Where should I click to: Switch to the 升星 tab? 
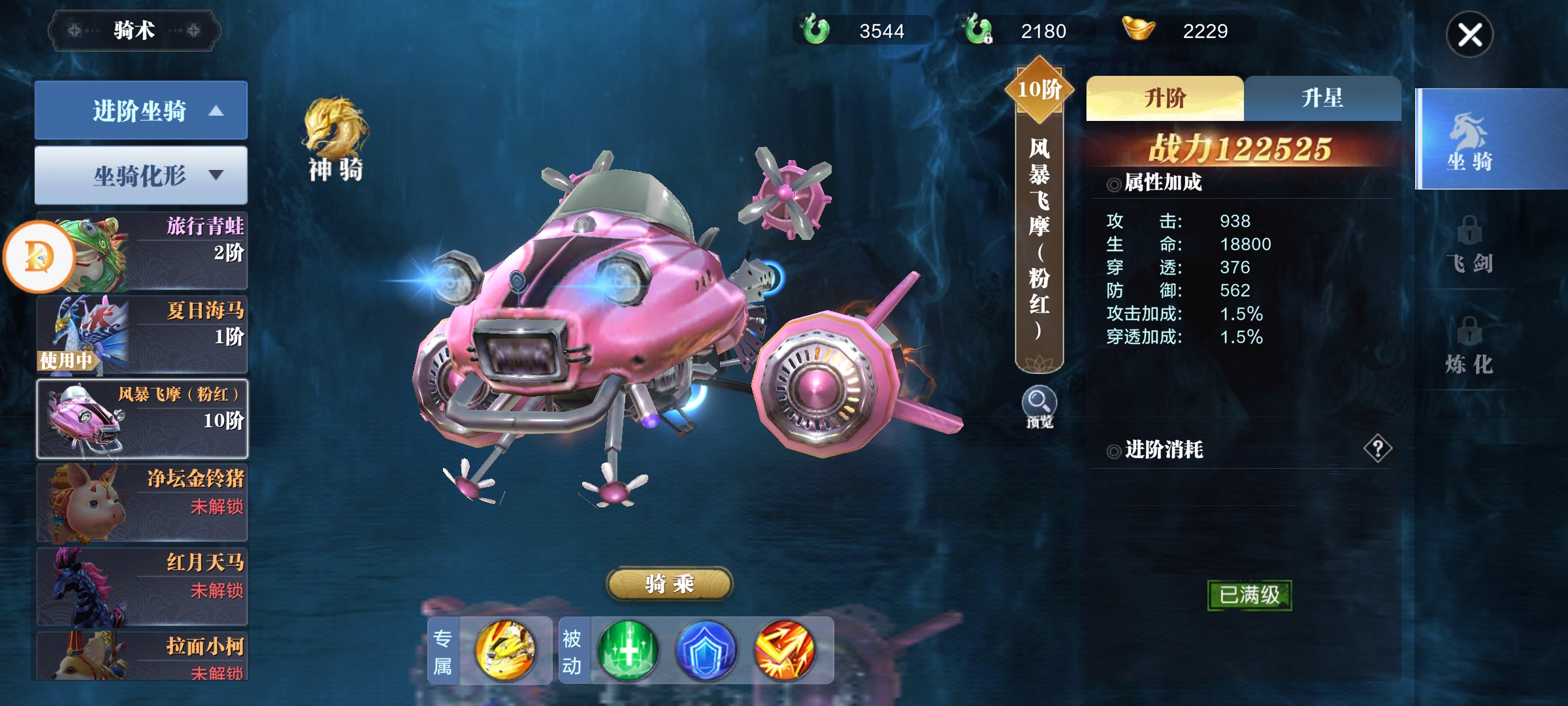[x=1322, y=99]
